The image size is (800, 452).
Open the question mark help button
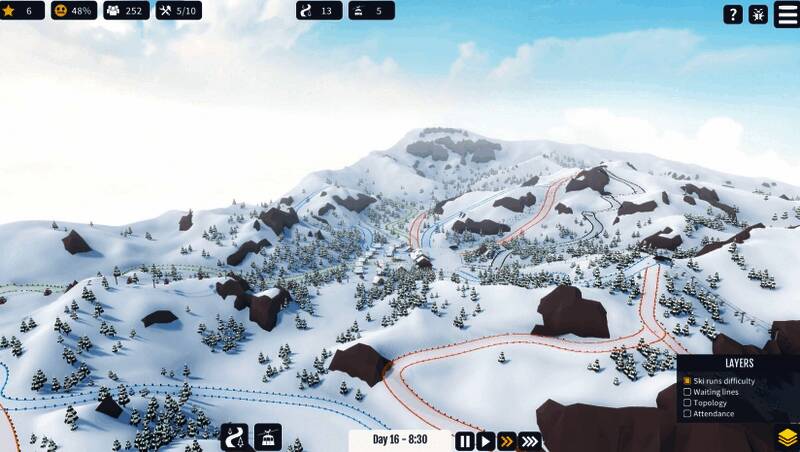733,14
